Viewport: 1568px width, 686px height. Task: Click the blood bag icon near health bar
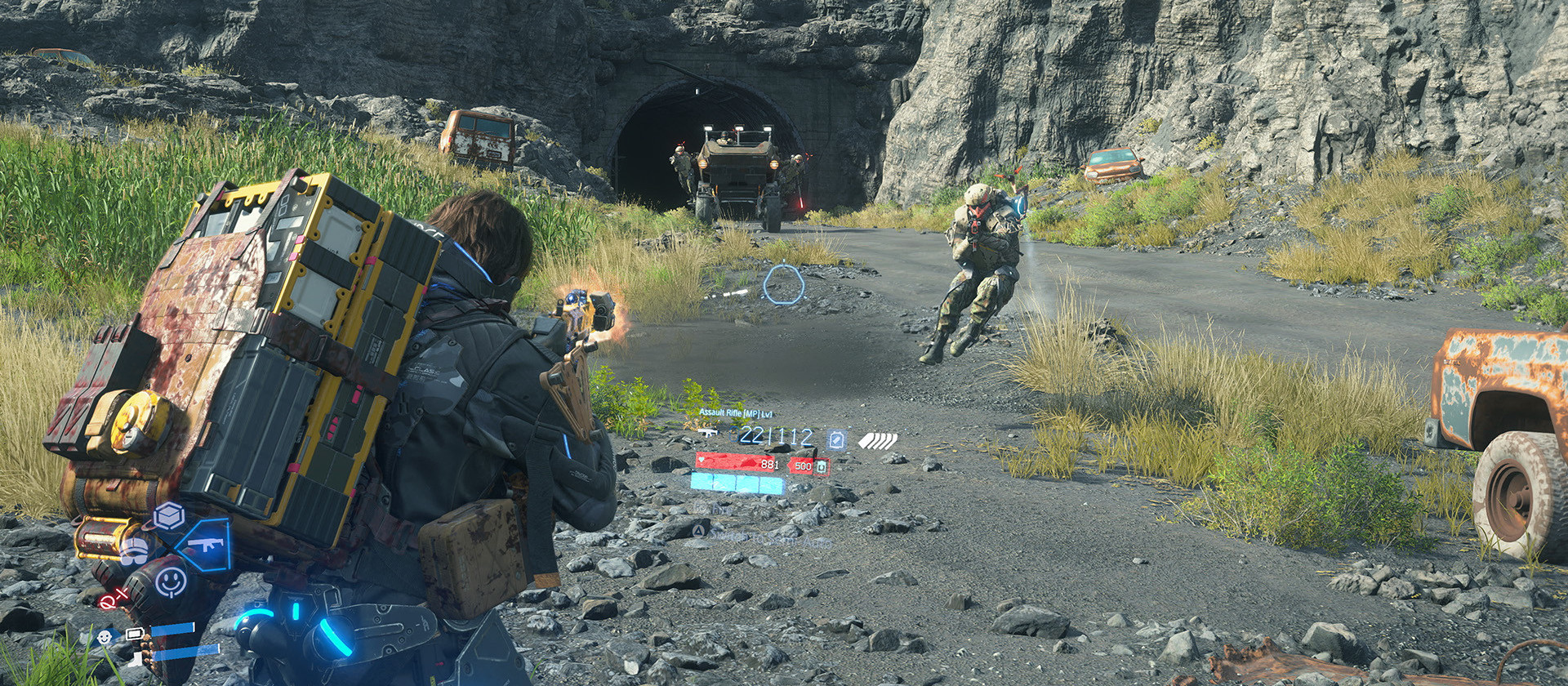[822, 466]
